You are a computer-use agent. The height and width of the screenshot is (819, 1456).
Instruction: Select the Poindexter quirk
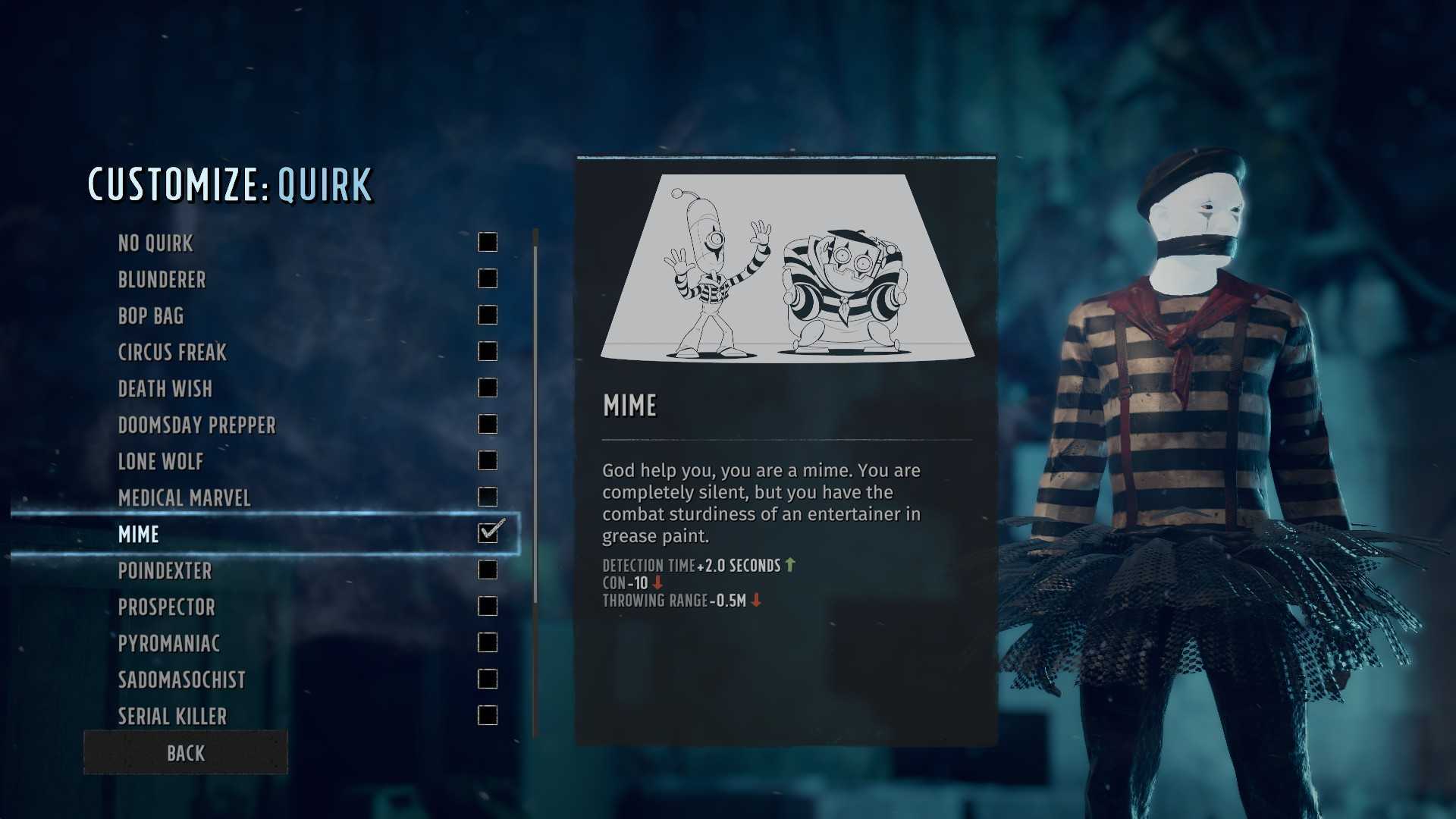click(x=165, y=571)
